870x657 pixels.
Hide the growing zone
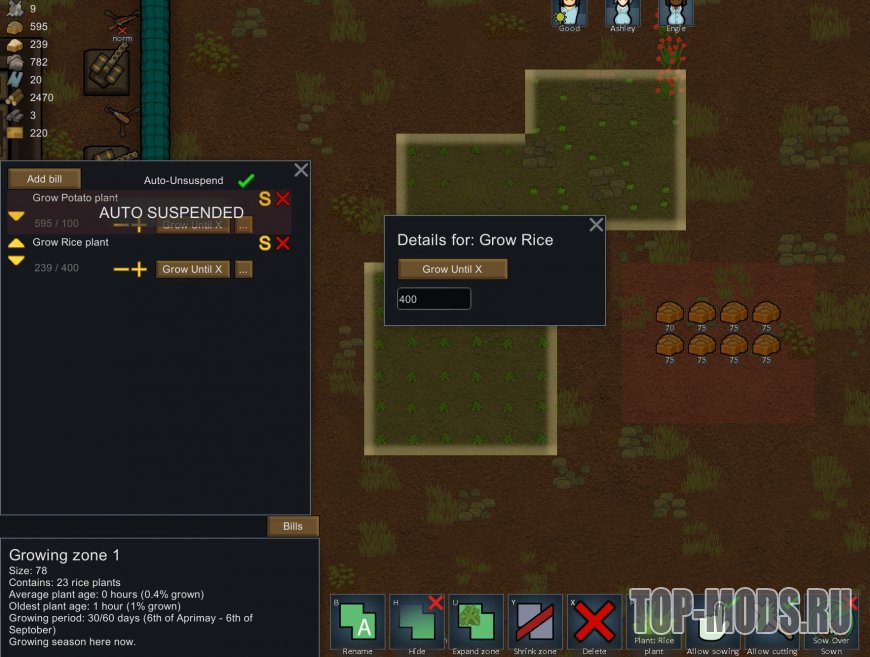[416, 622]
